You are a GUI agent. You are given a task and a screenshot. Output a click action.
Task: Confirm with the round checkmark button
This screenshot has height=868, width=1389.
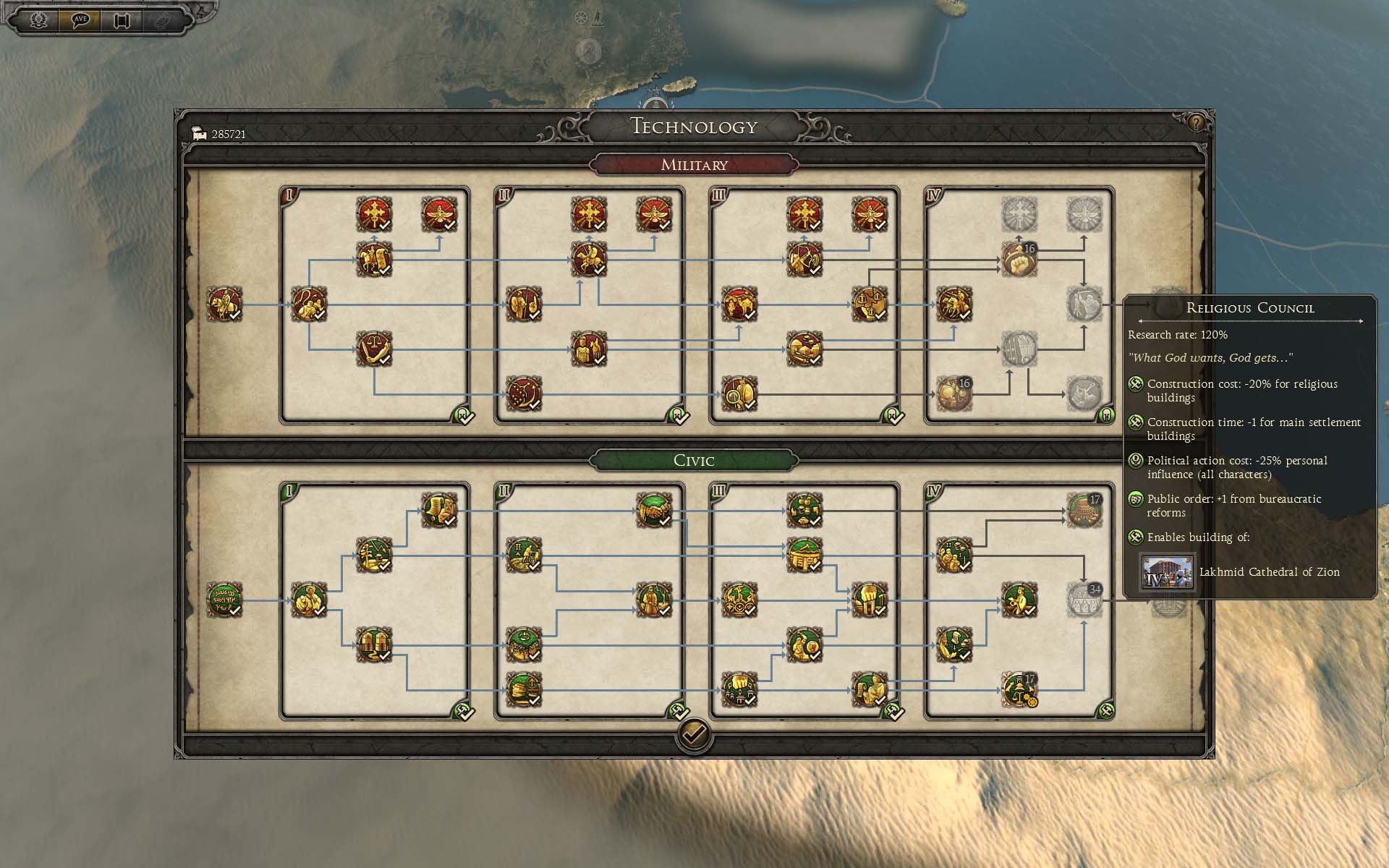pos(694,736)
